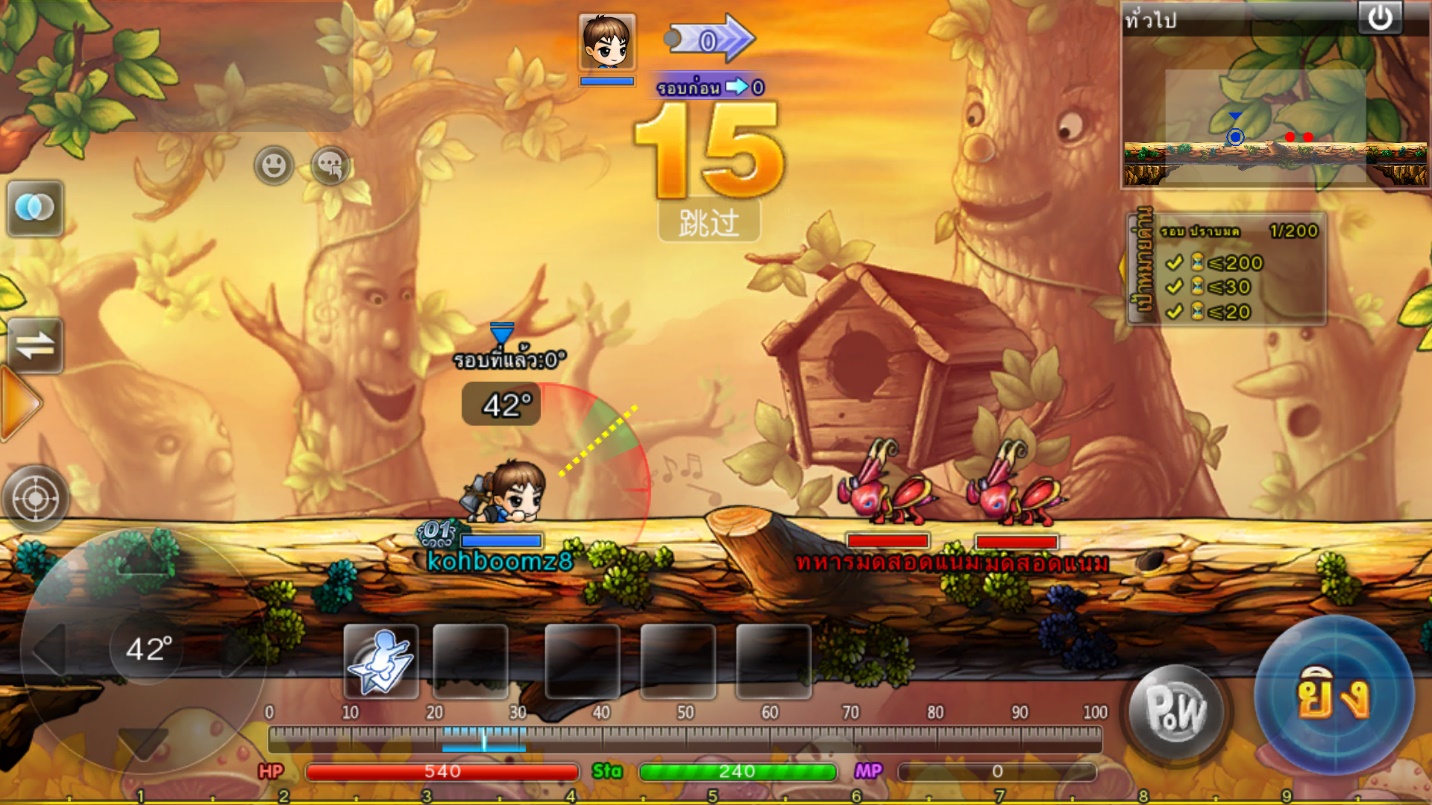Toggle the crosshair aim button
The height and width of the screenshot is (805, 1432).
[x=36, y=497]
